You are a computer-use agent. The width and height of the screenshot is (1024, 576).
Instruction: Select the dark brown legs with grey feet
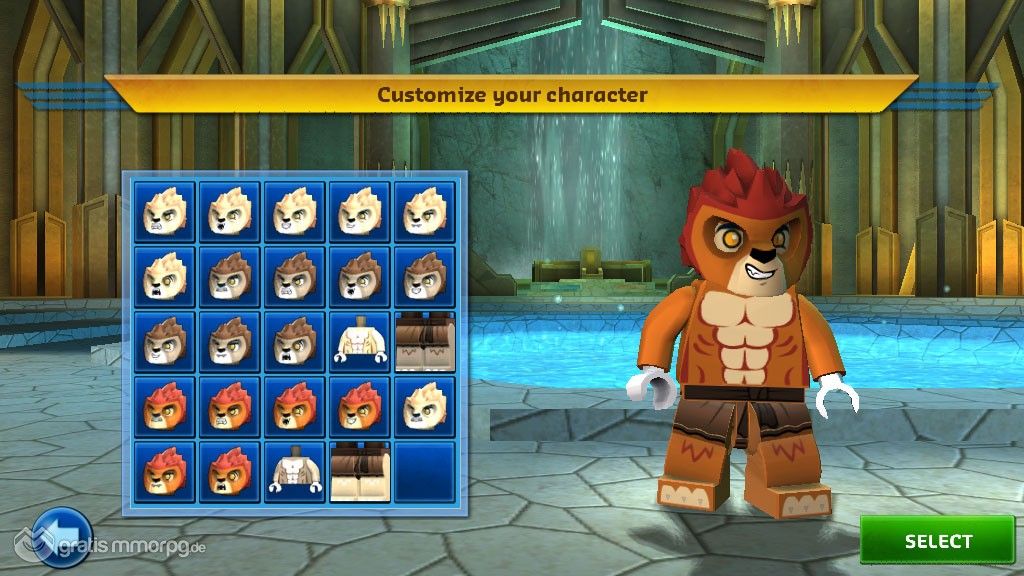point(424,342)
